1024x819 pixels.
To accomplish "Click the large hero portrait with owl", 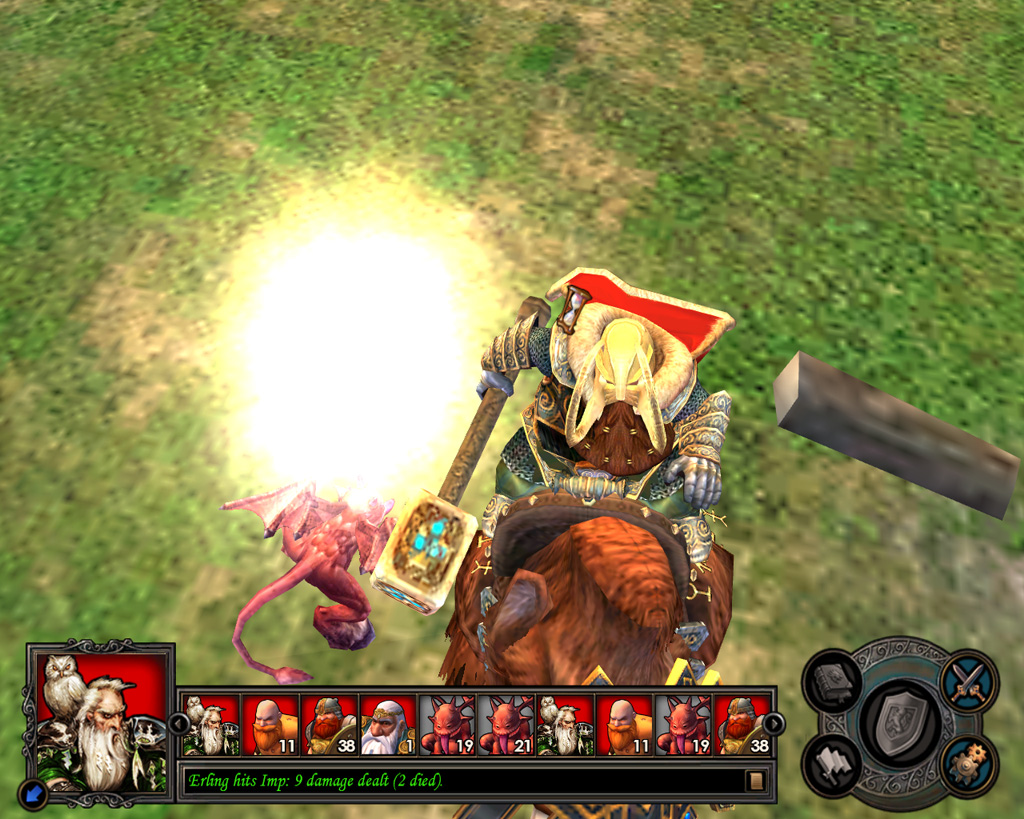I will click(100, 715).
